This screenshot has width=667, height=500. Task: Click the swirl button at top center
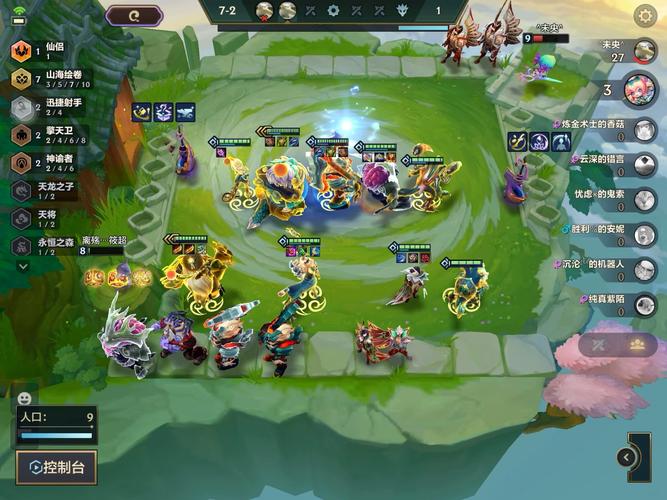[135, 15]
